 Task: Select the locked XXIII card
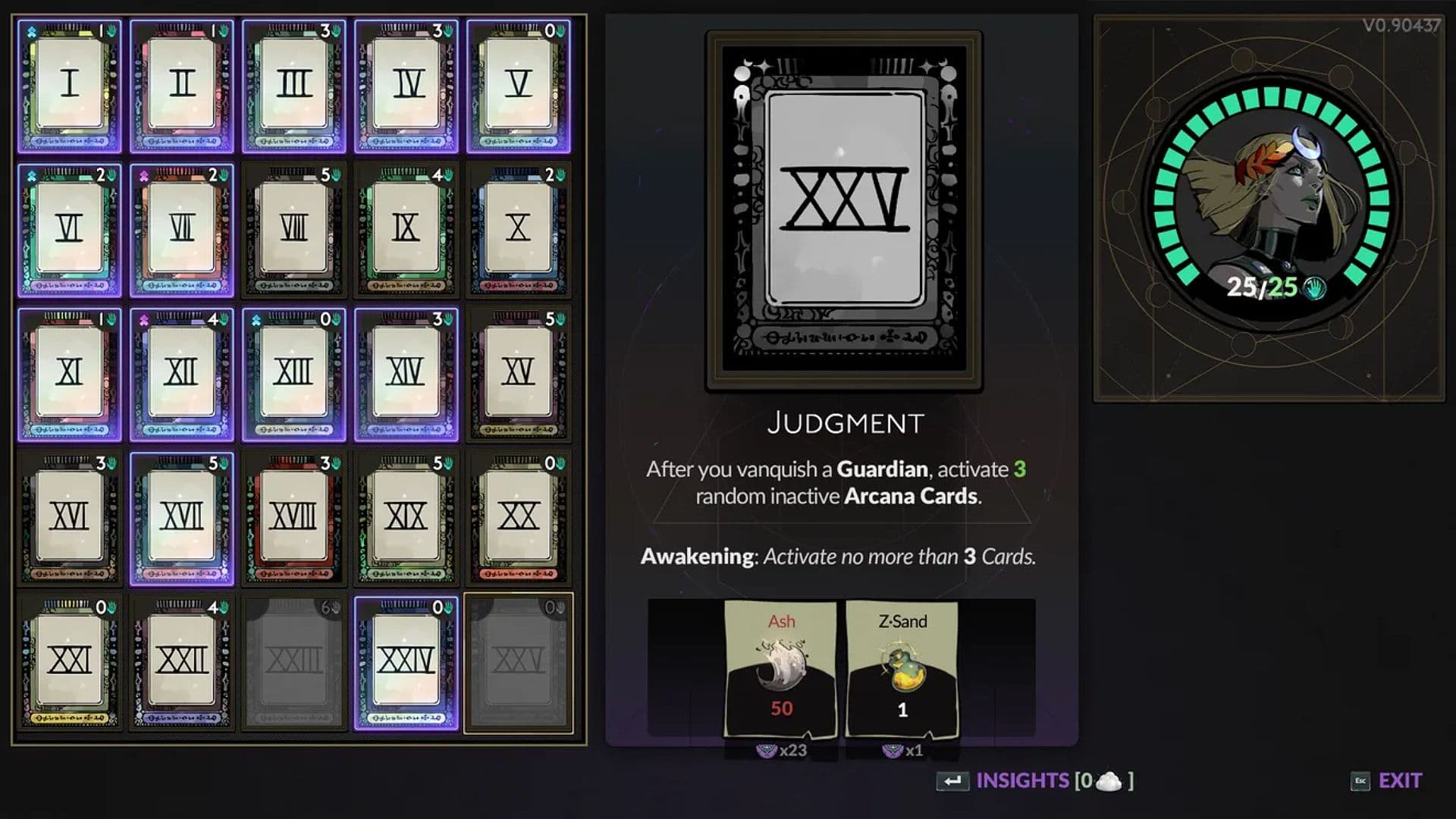tap(293, 660)
